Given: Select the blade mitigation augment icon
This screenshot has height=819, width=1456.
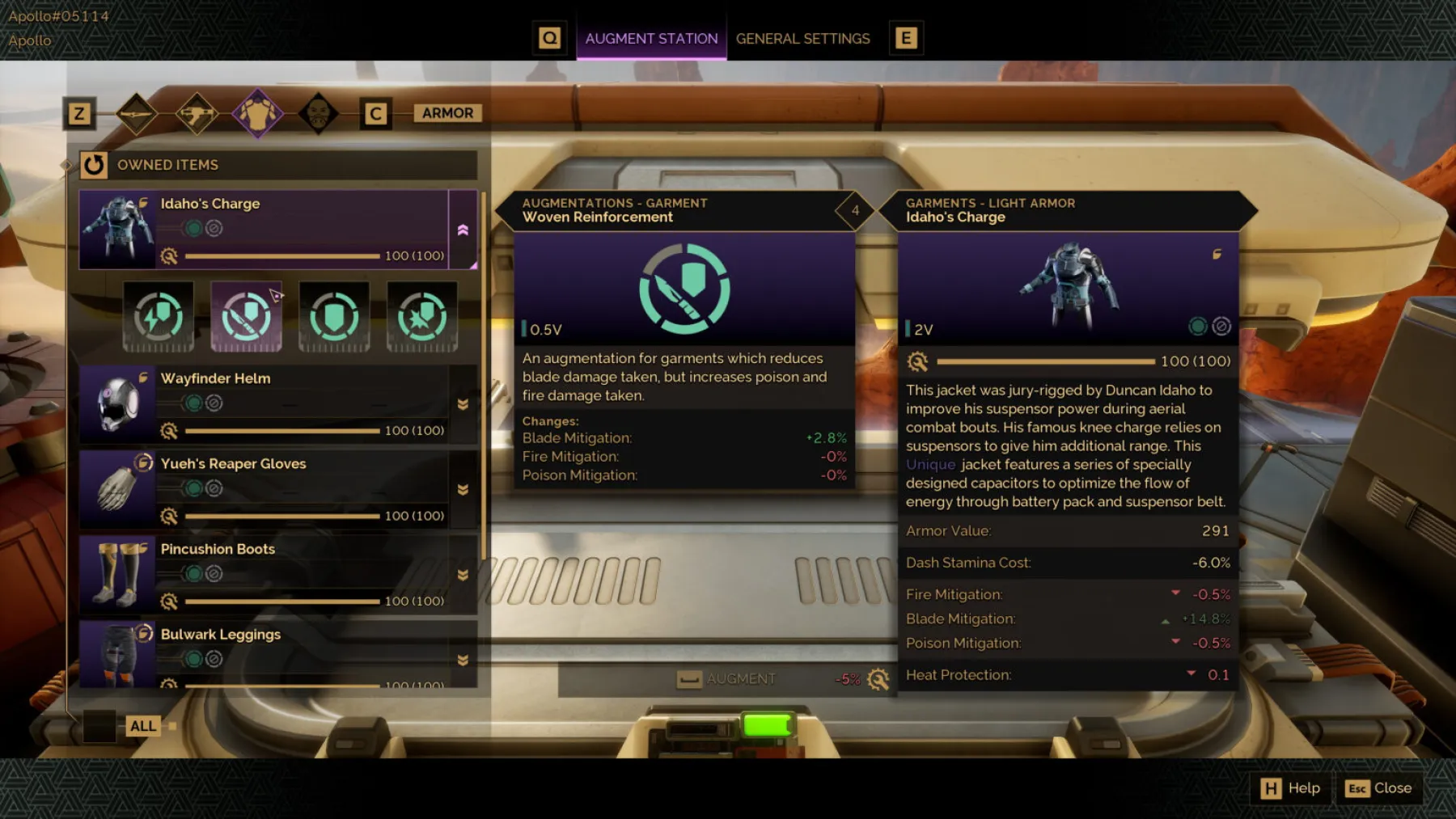Looking at the screenshot, I should pos(245,317).
